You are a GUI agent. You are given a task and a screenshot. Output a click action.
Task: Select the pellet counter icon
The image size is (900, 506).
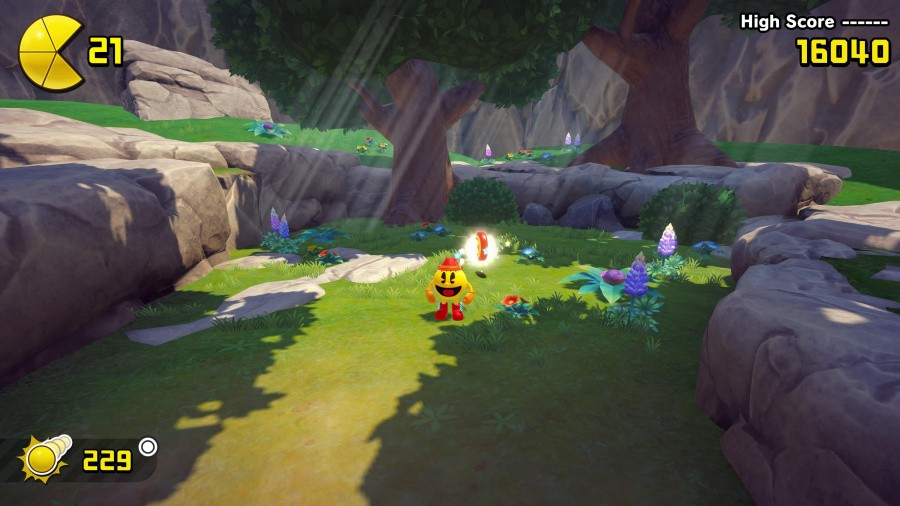[45, 458]
